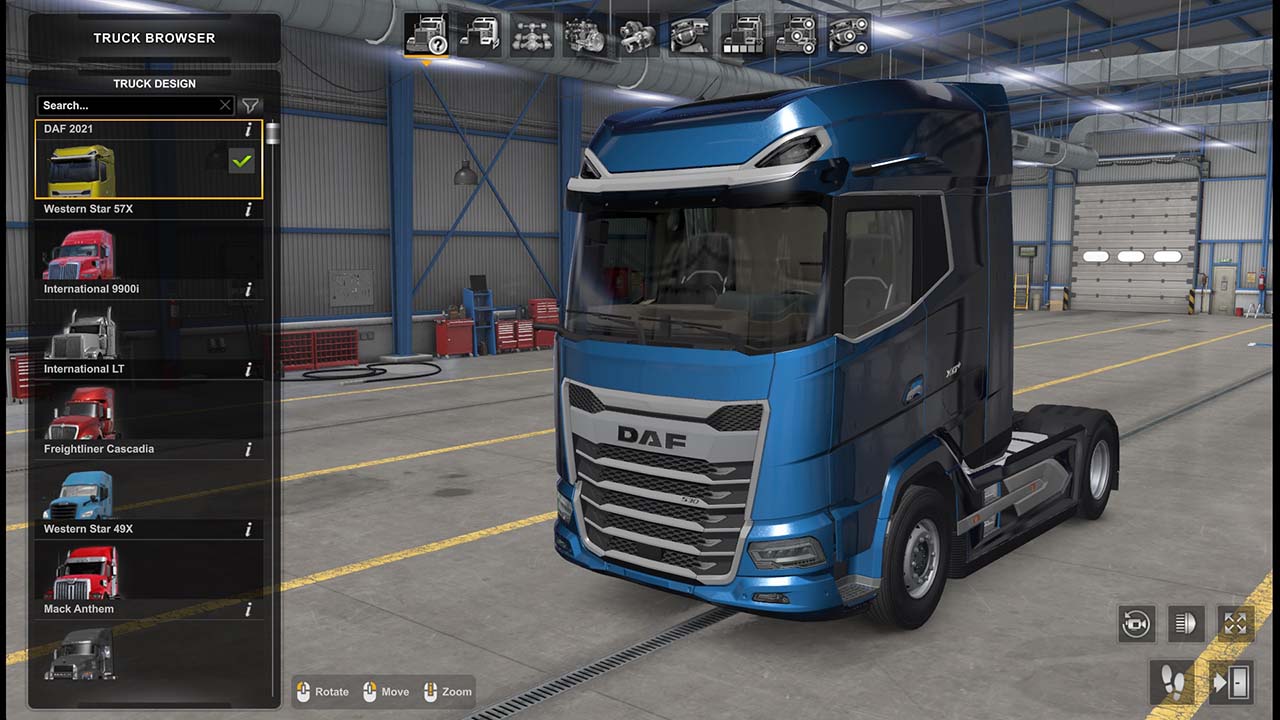The image size is (1280, 720).
Task: Exit the truck browser via door icon
Action: [x=1232, y=682]
